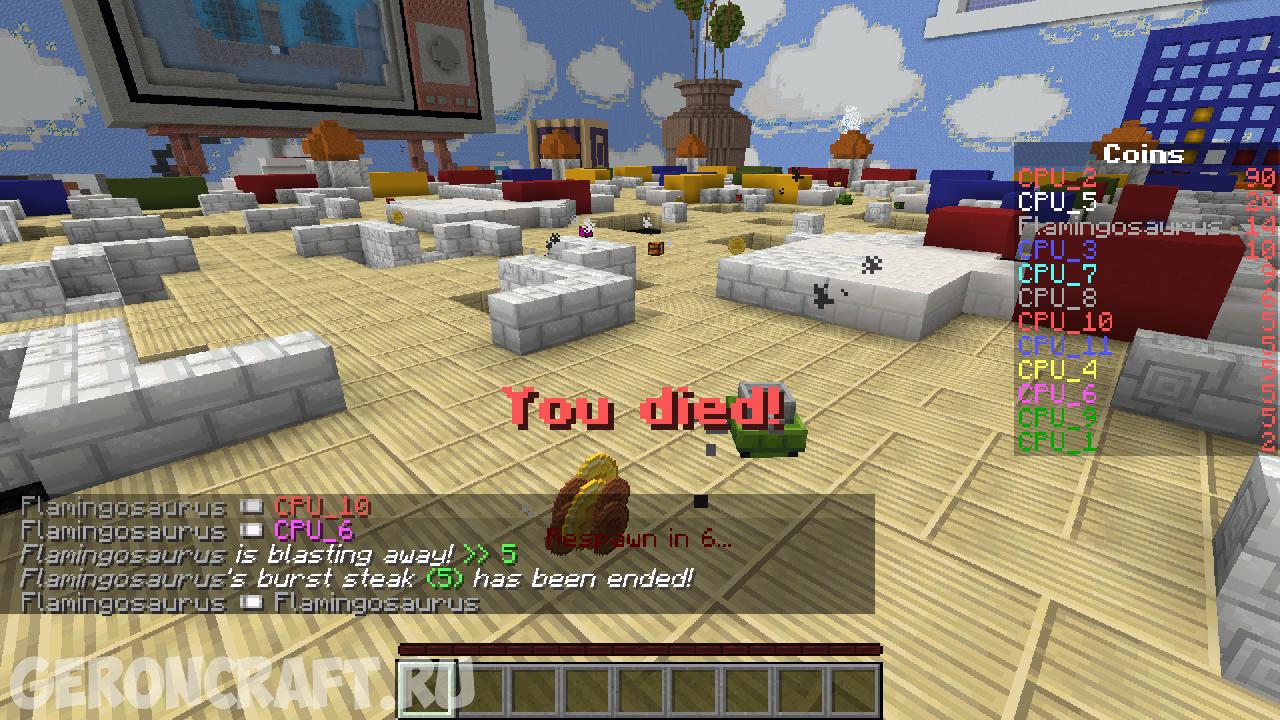The height and width of the screenshot is (720, 1280).
Task: Click the "burst steak has been ended" chat message
Action: pos(356,579)
